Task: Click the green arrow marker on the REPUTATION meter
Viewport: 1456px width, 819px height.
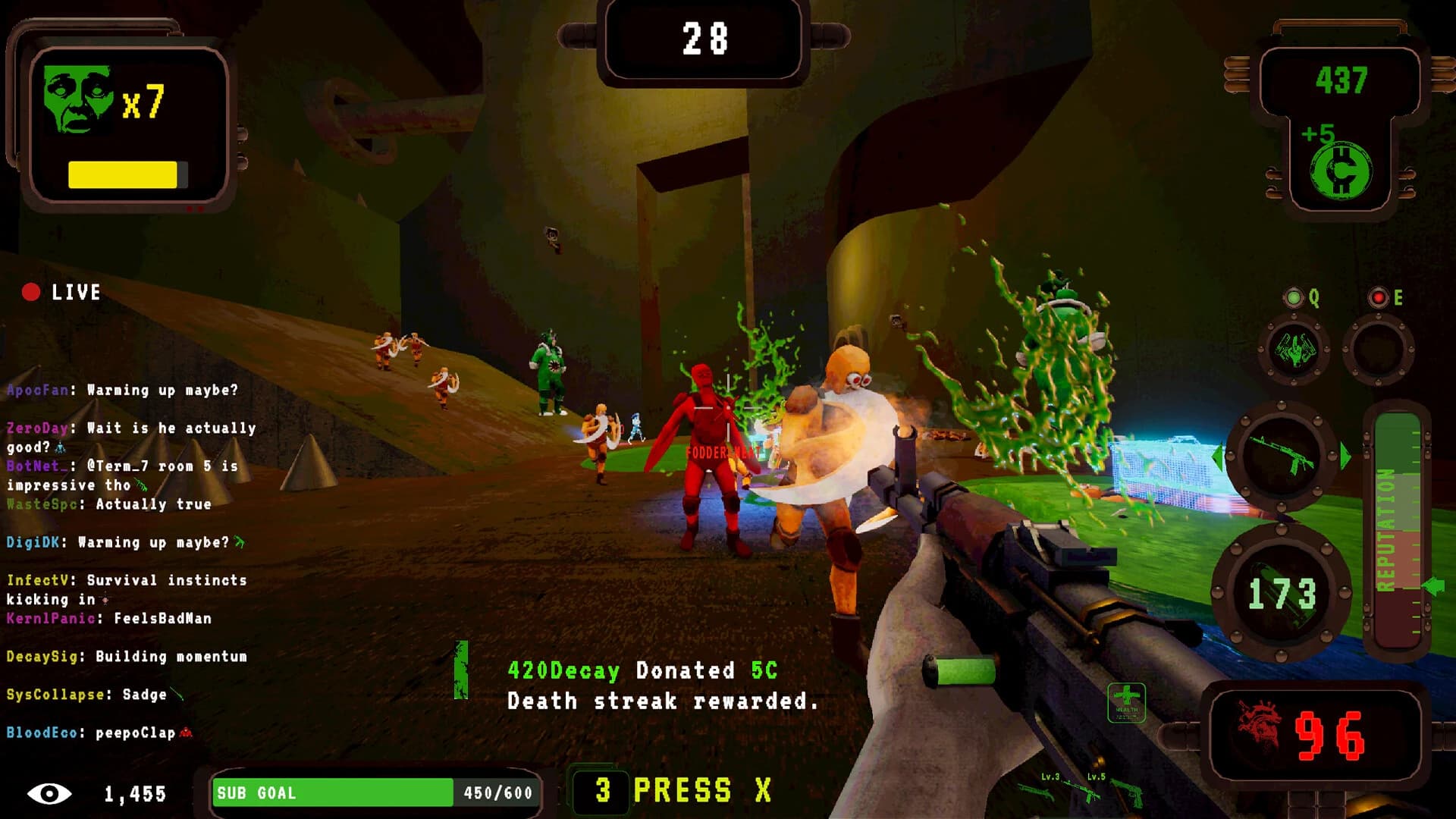Action: pos(1432,585)
